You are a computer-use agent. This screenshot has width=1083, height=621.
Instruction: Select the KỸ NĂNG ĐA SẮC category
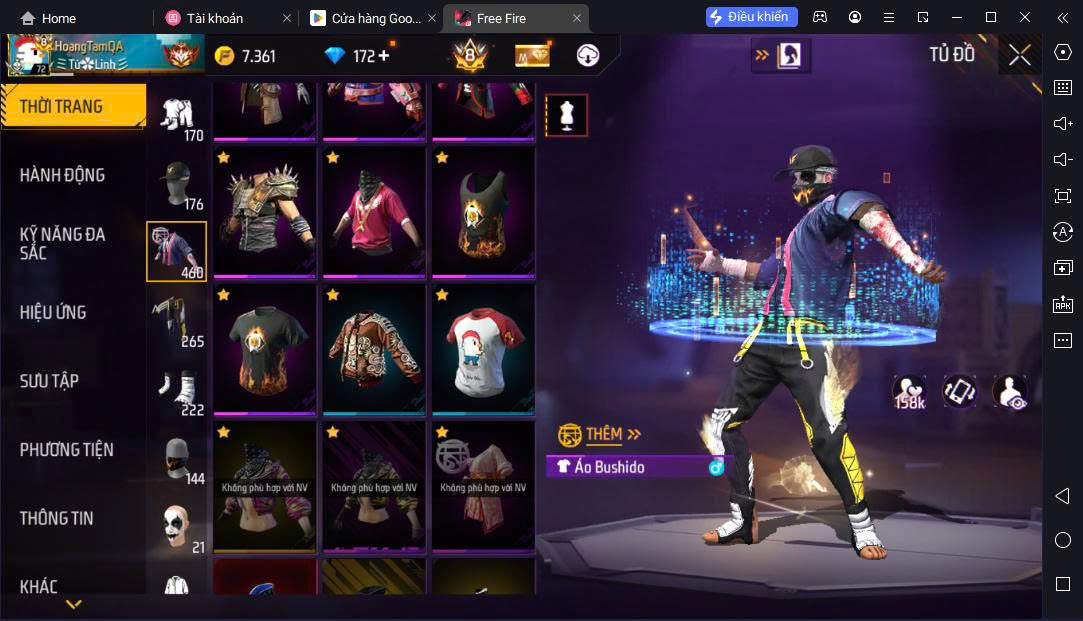[62, 243]
